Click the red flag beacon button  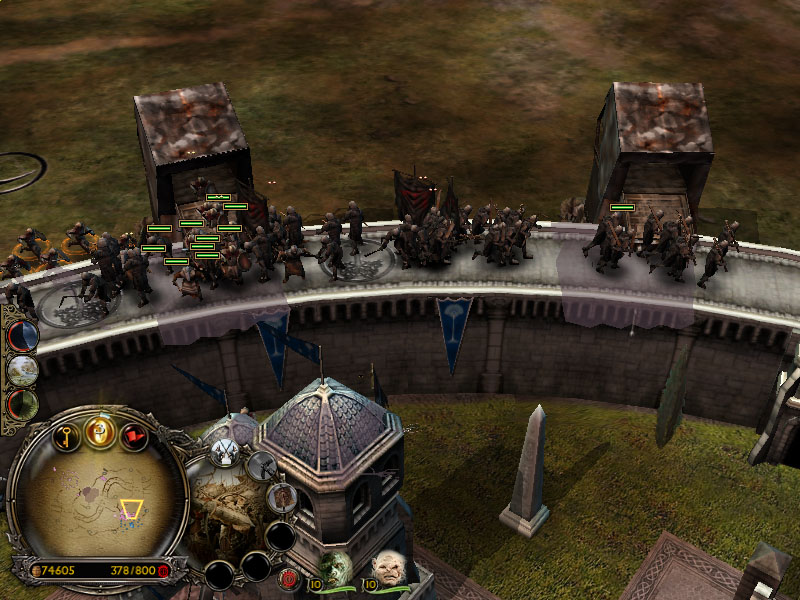tap(134, 436)
